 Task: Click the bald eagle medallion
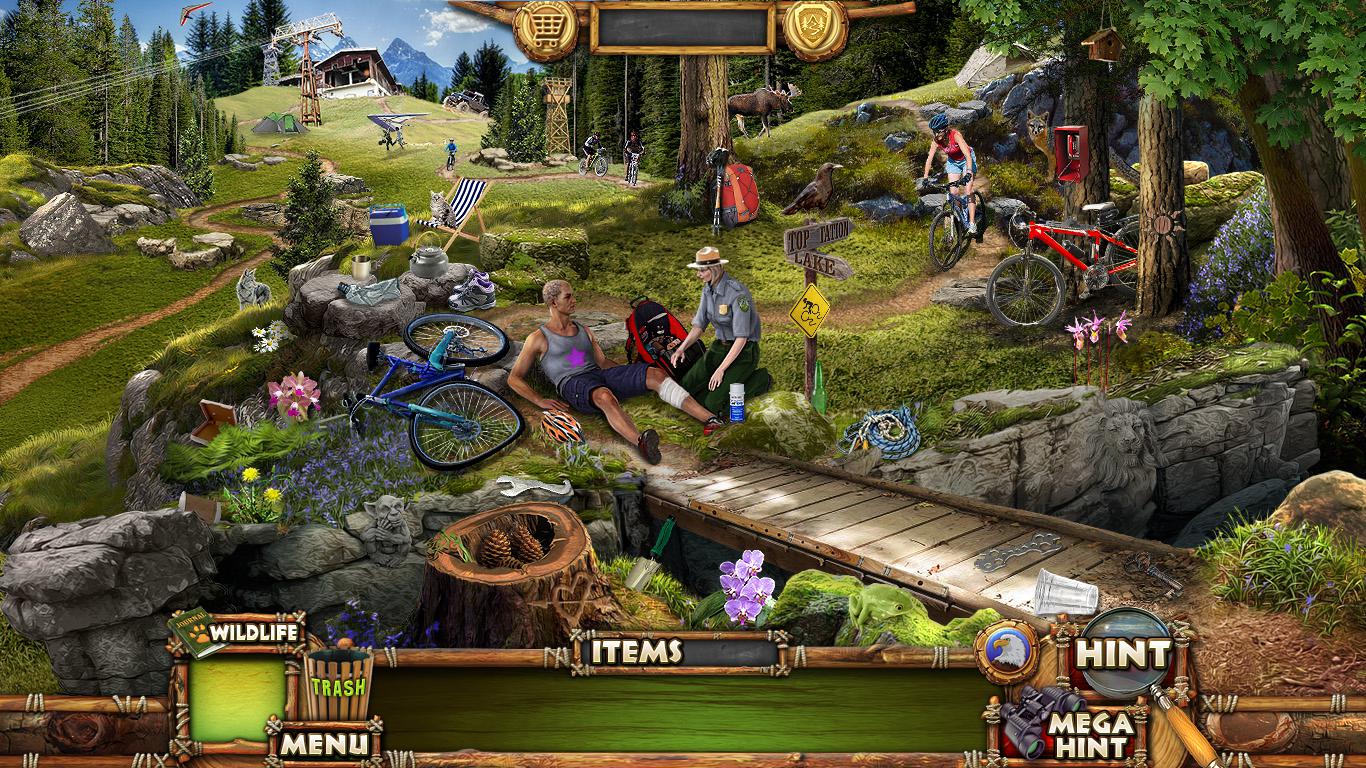pos(1006,652)
